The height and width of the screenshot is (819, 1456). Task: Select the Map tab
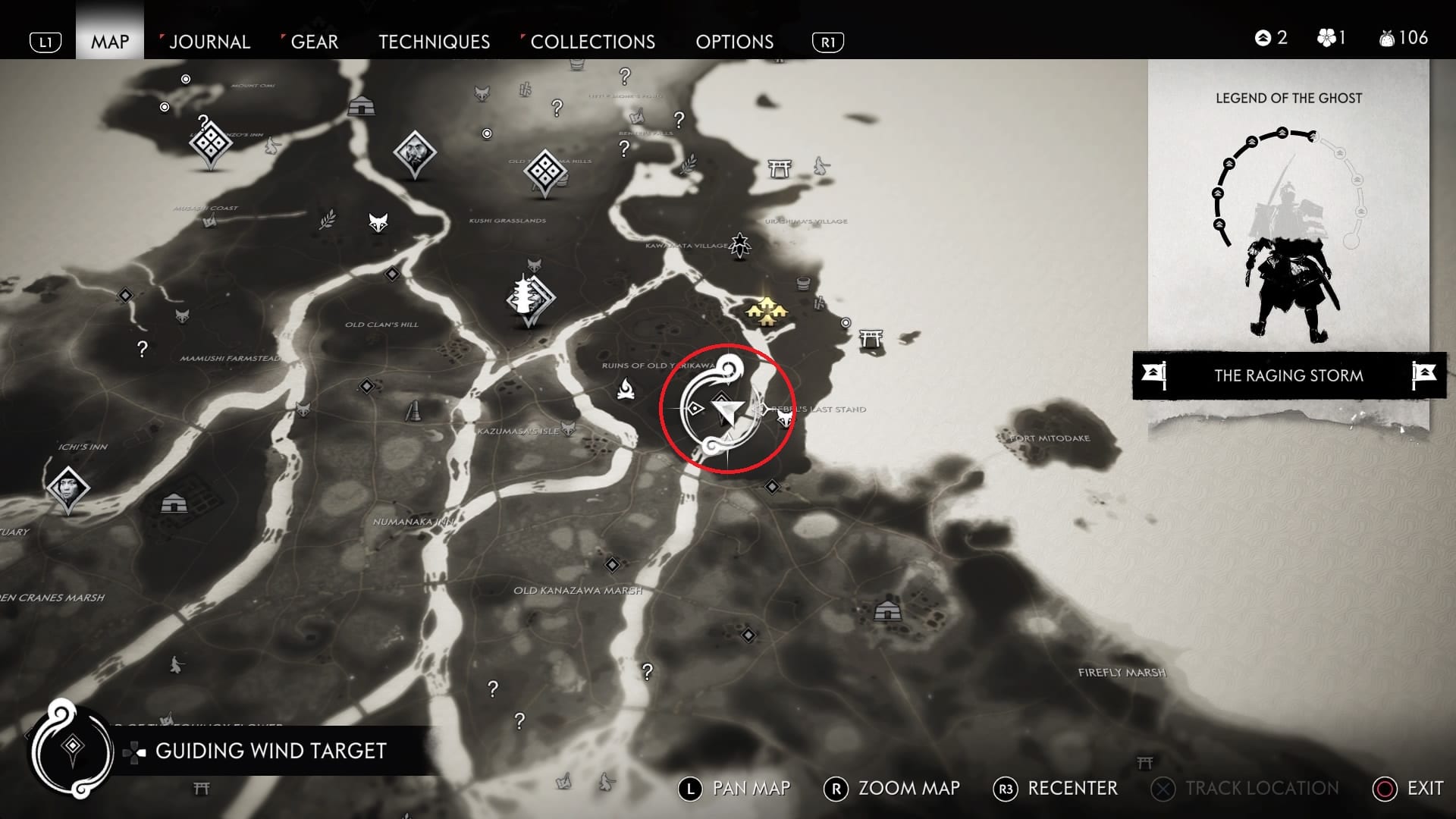click(x=110, y=42)
